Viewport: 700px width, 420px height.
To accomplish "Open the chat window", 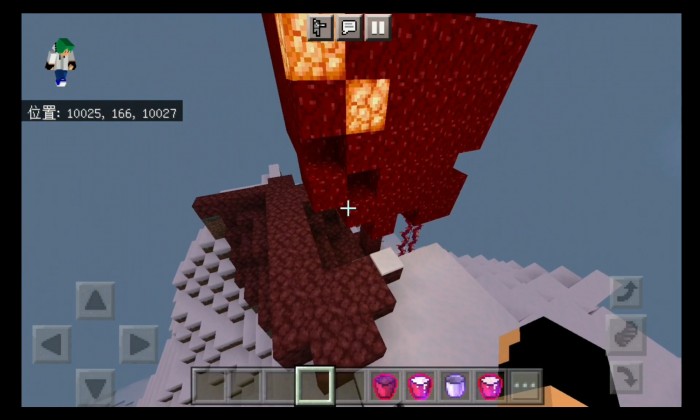I will click(349, 27).
